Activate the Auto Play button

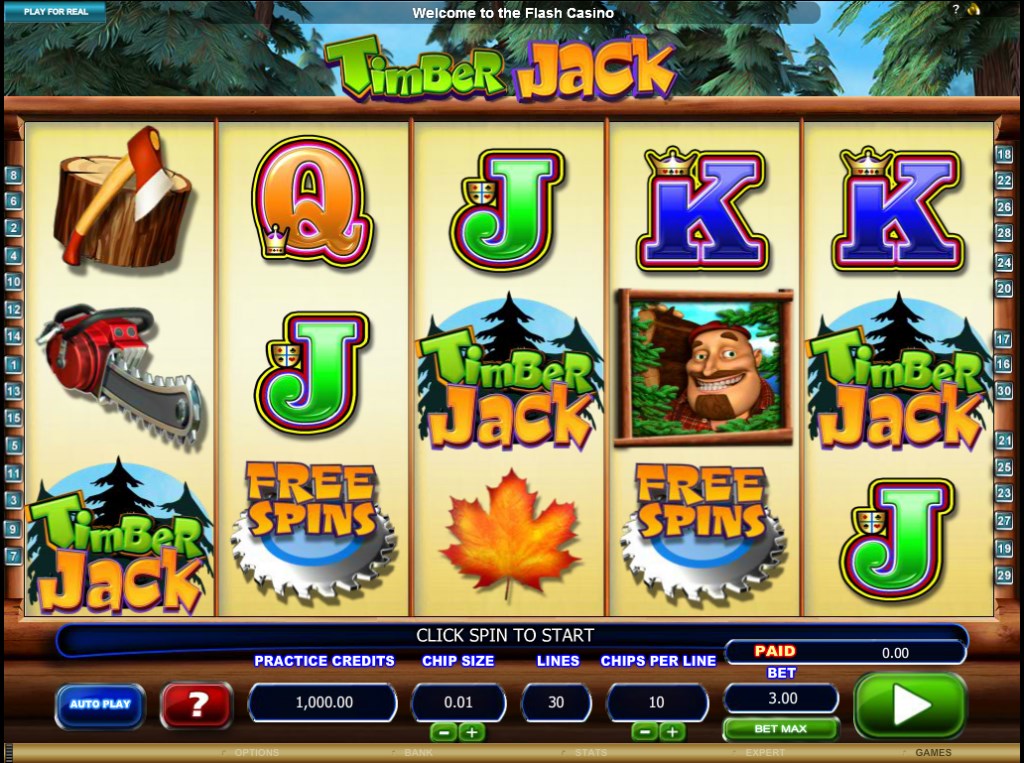100,704
